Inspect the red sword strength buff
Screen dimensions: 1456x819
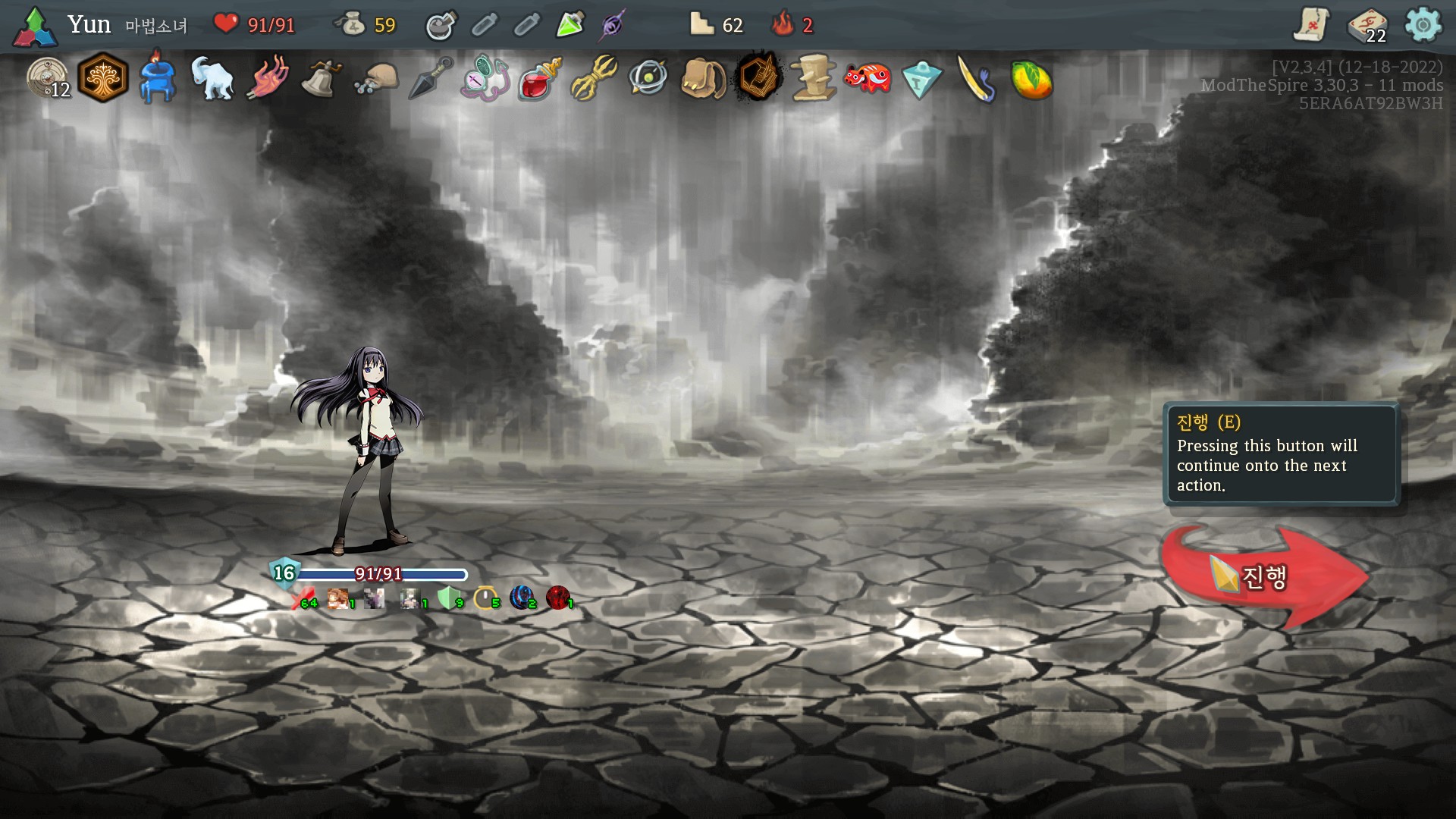tap(302, 599)
